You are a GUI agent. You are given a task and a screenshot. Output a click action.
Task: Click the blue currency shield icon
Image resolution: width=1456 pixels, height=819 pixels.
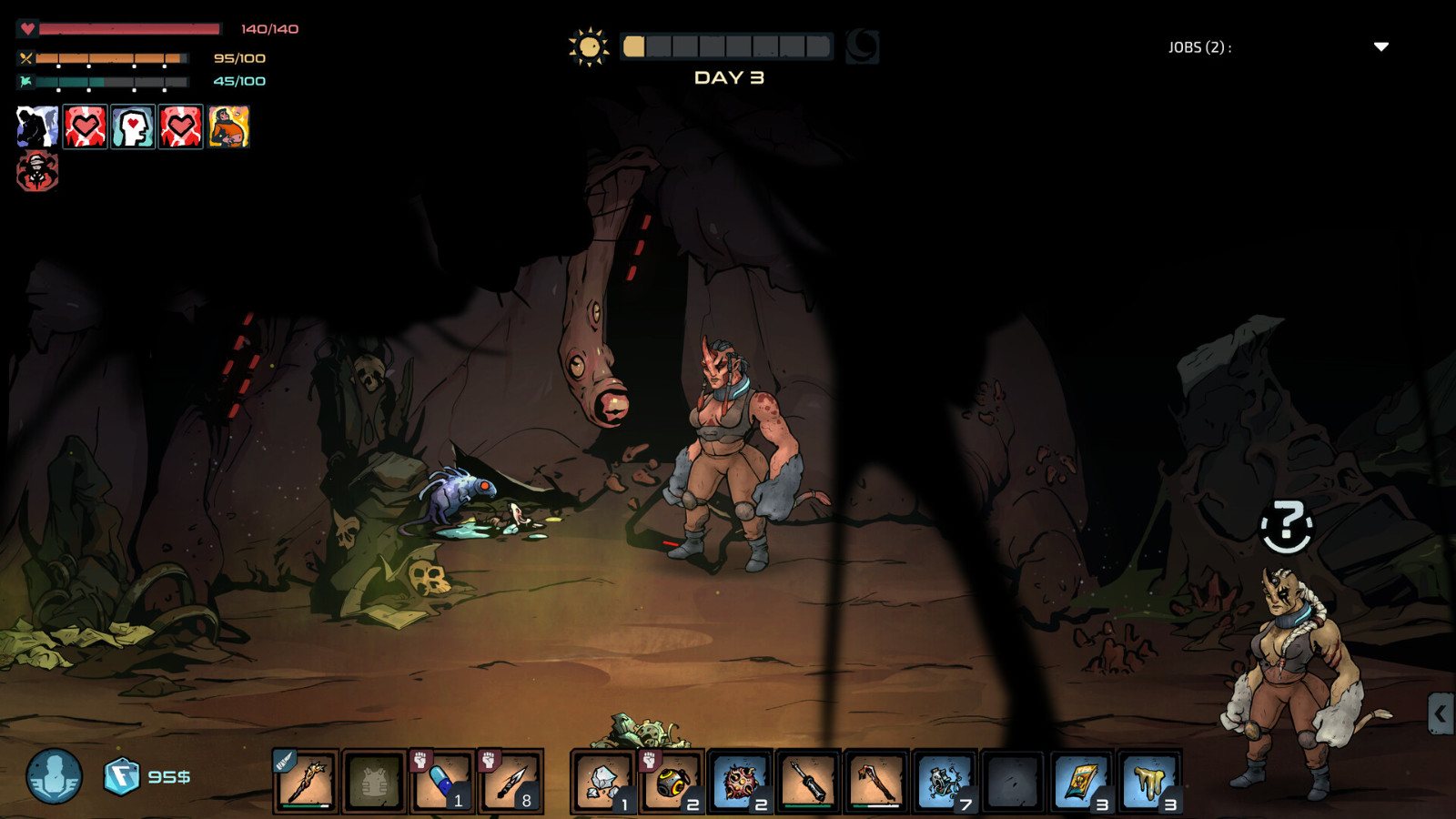121,776
